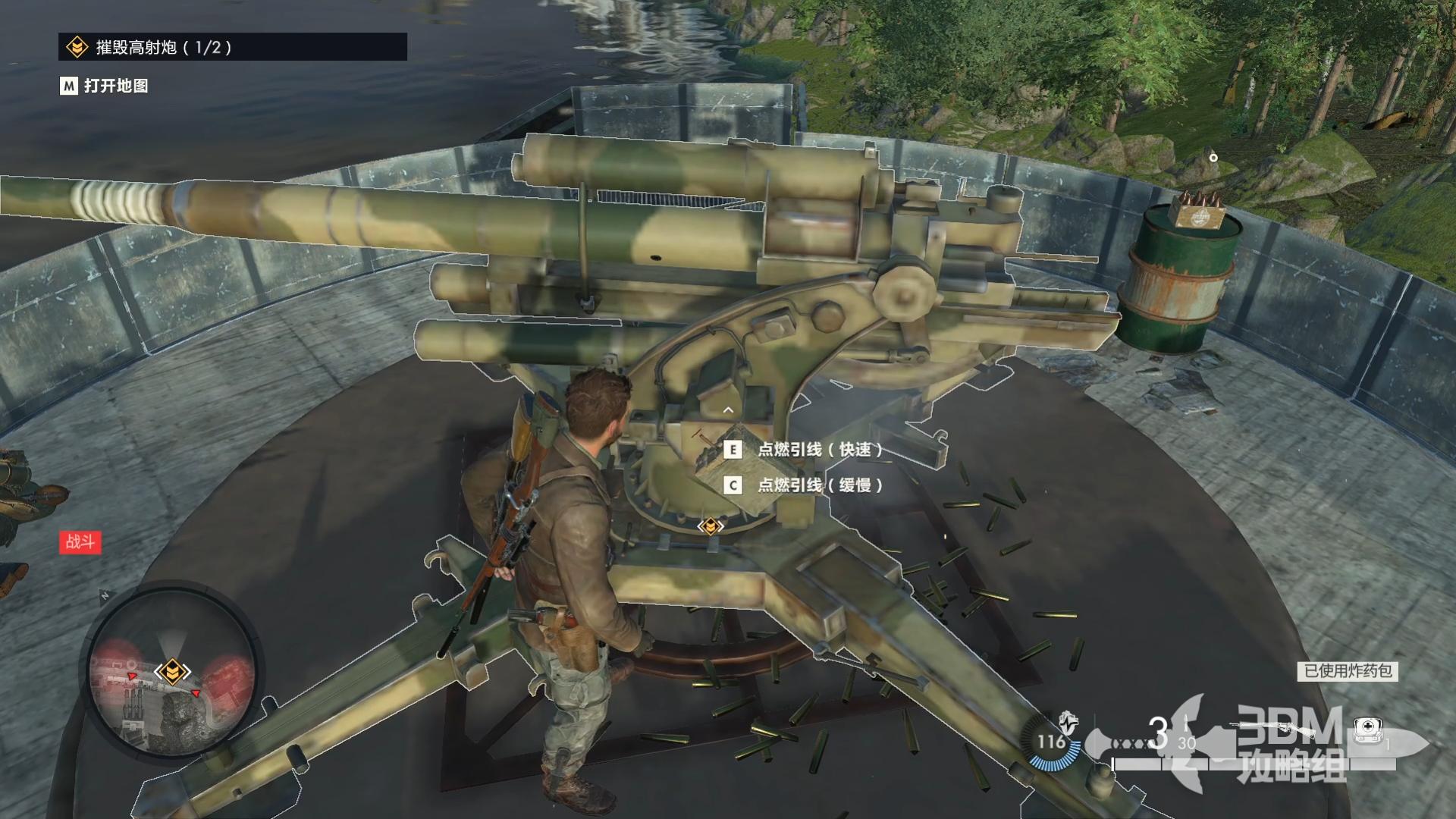Click the 已使用炸药包 notification
1456x819 pixels.
coord(1347,670)
